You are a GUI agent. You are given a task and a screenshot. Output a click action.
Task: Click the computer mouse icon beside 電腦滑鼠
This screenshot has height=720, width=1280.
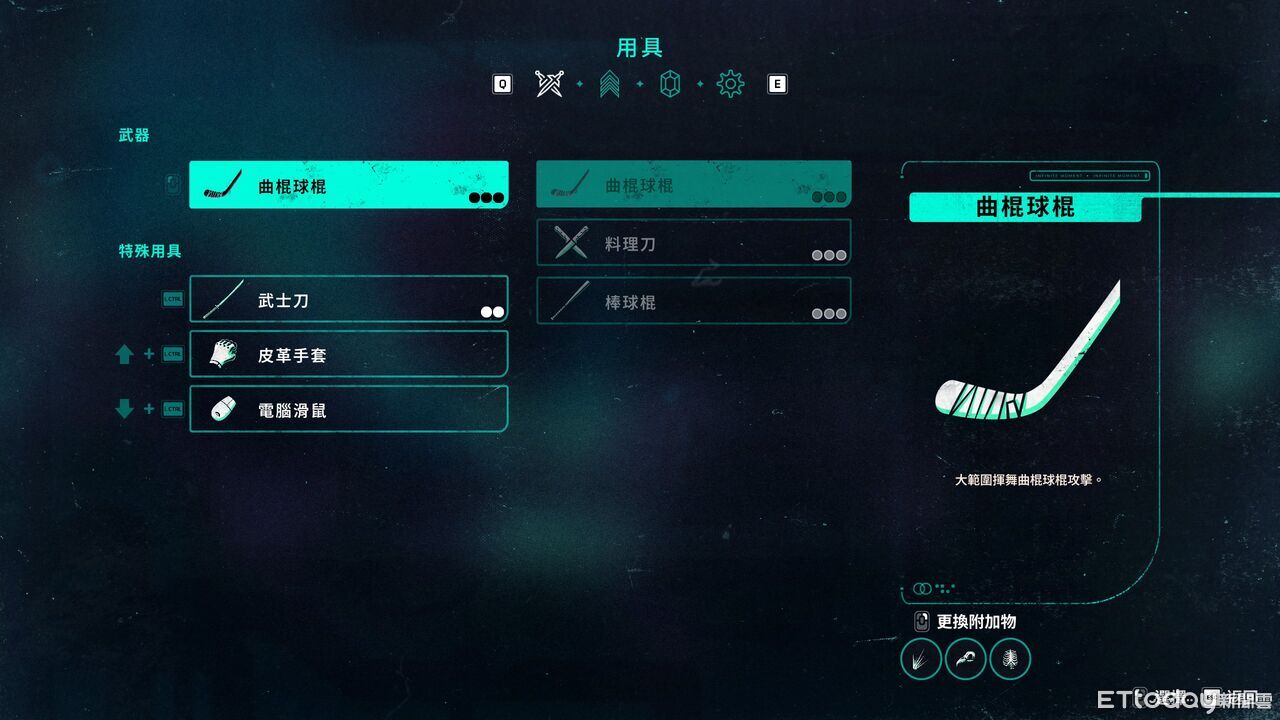pyautogui.click(x=222, y=409)
